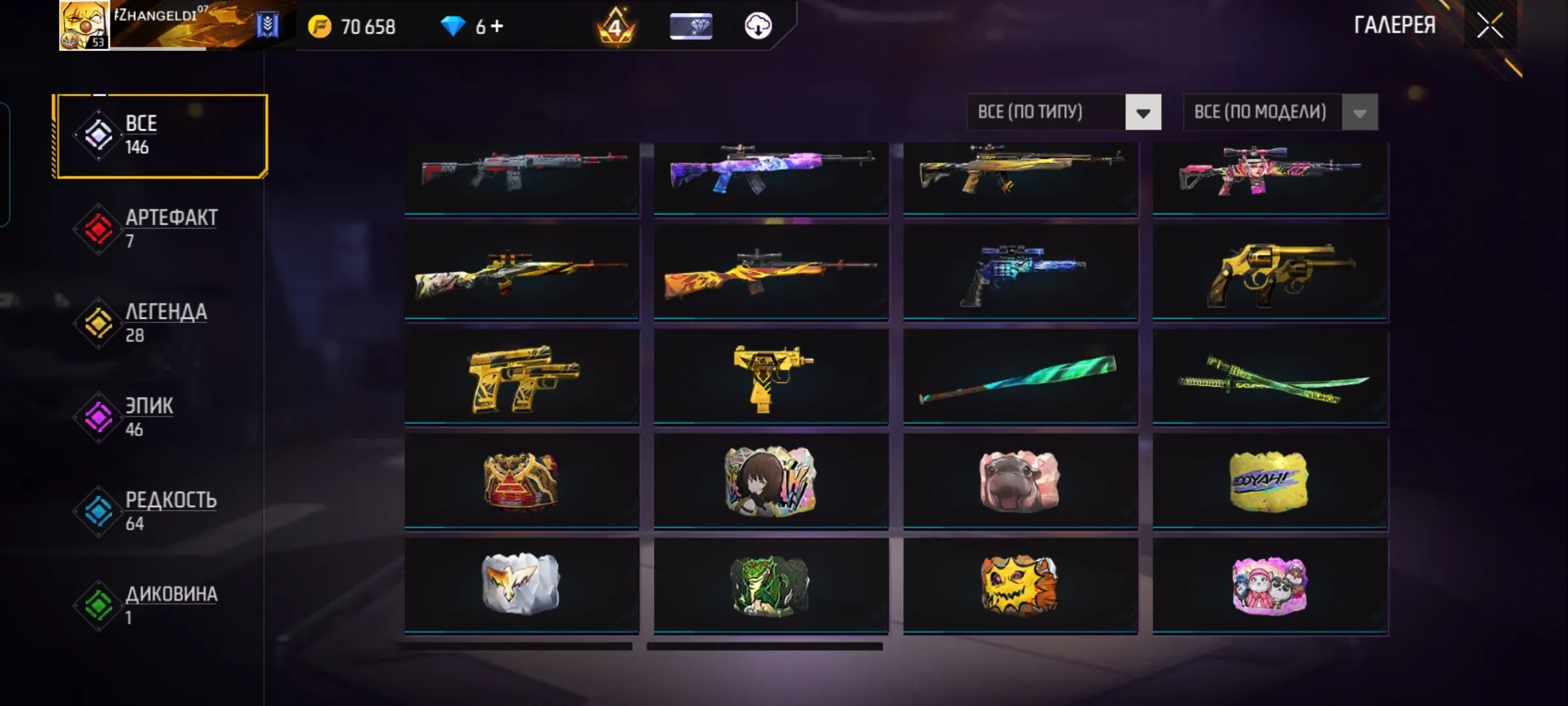Click the blue diamond currency icon
1568x706 pixels.
point(452,26)
